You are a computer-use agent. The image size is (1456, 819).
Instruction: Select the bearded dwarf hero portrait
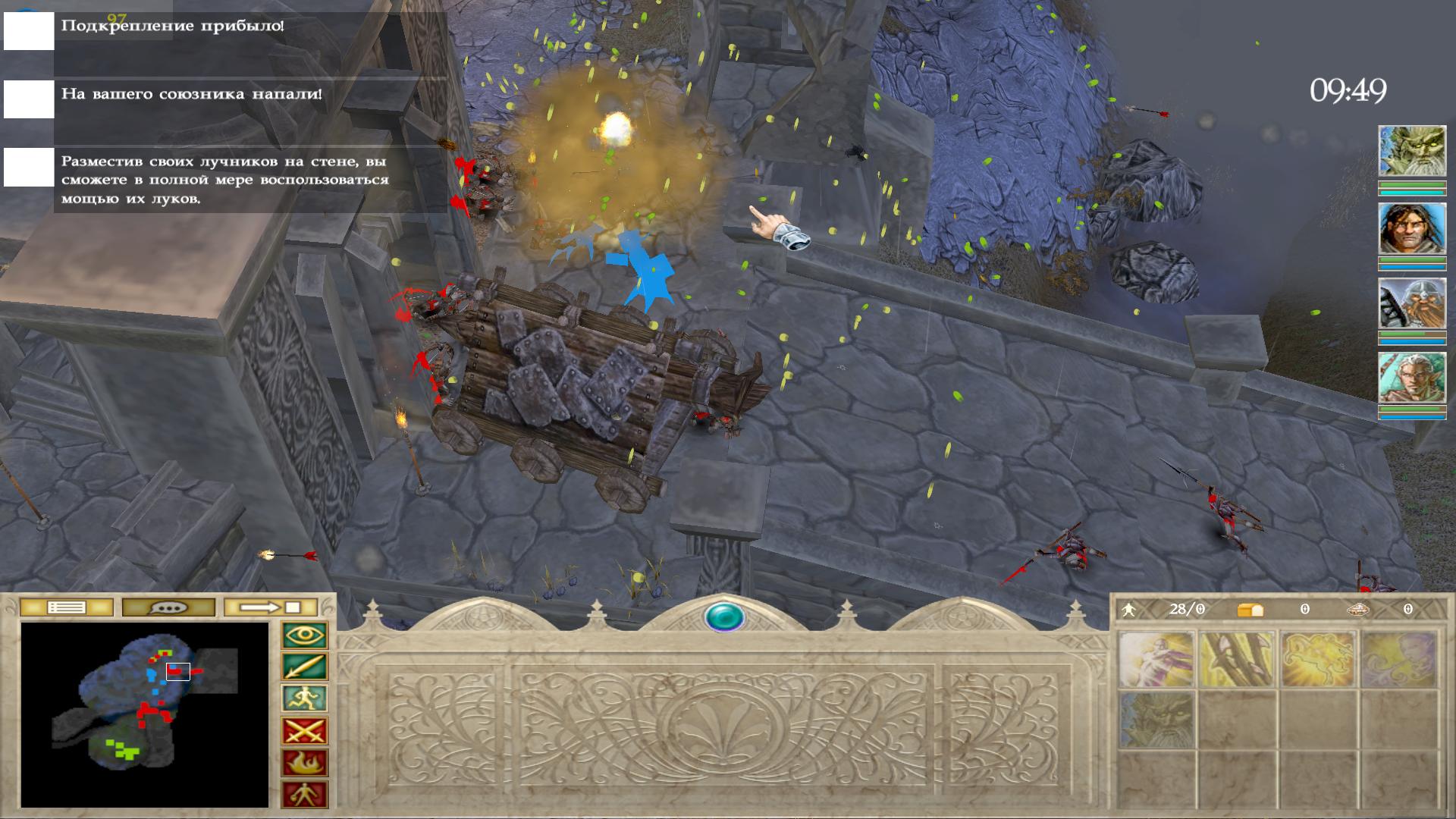[x=1411, y=303]
